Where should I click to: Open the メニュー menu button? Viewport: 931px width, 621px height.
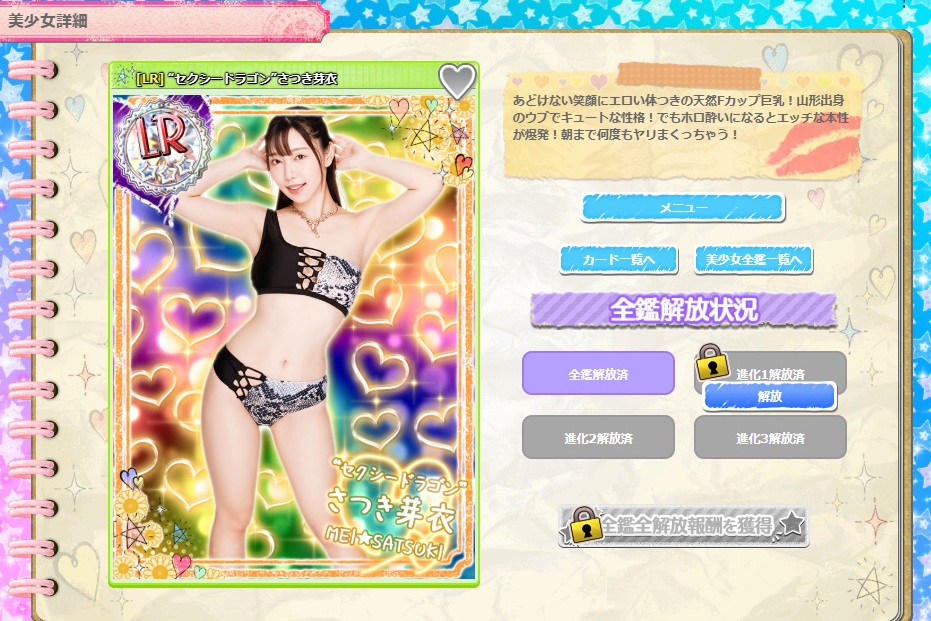tap(683, 207)
